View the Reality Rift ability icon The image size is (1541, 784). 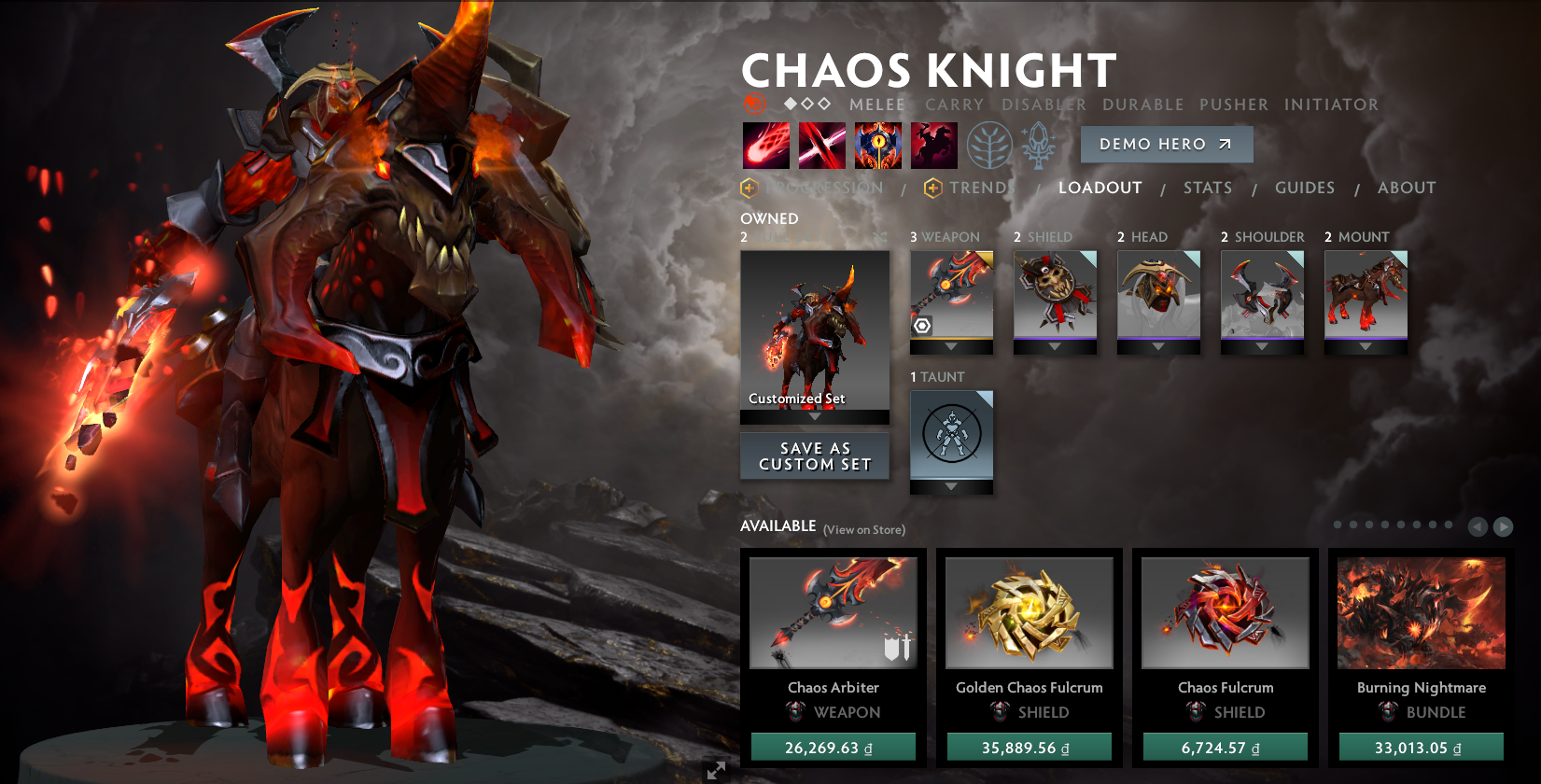821,145
